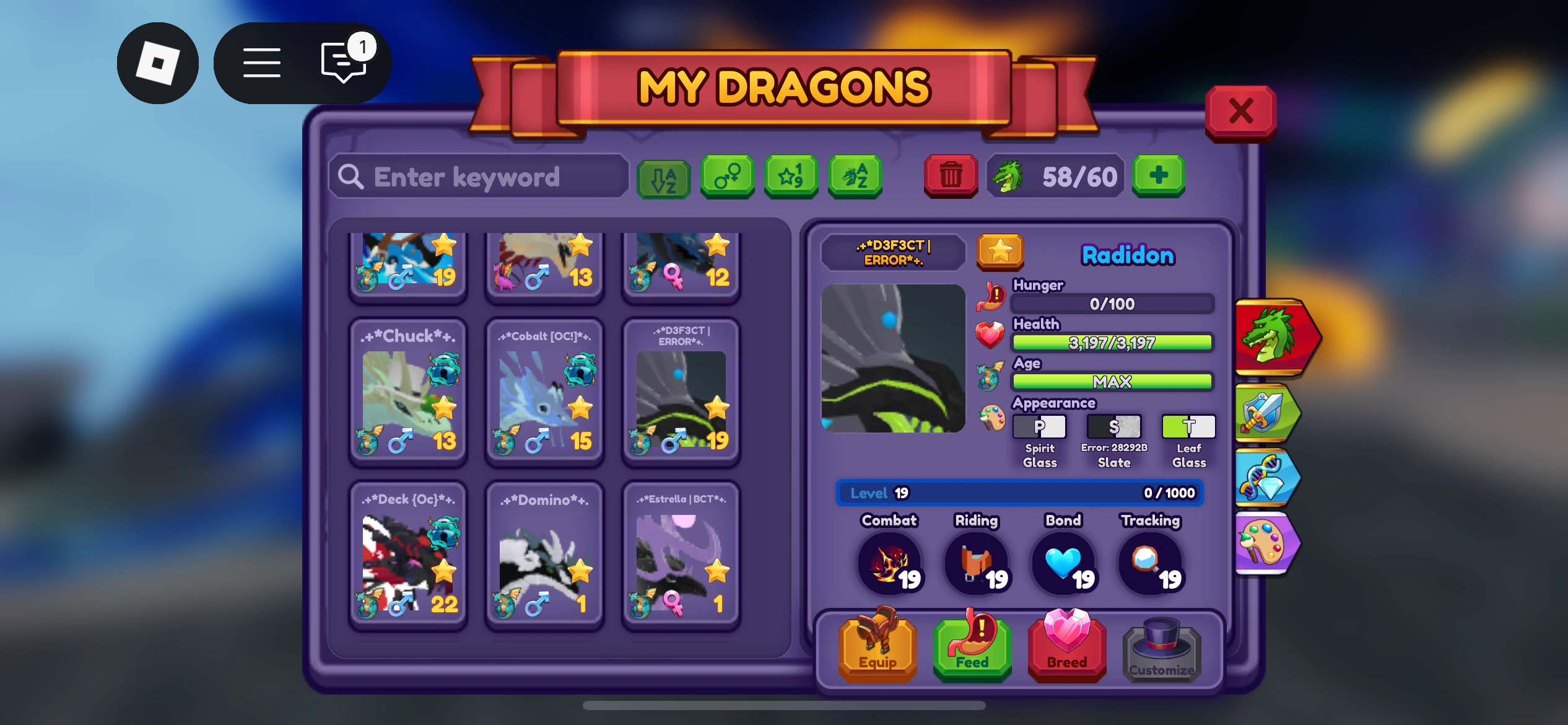Sort dragons by level
Screen dimensions: 1568x725
click(x=791, y=178)
